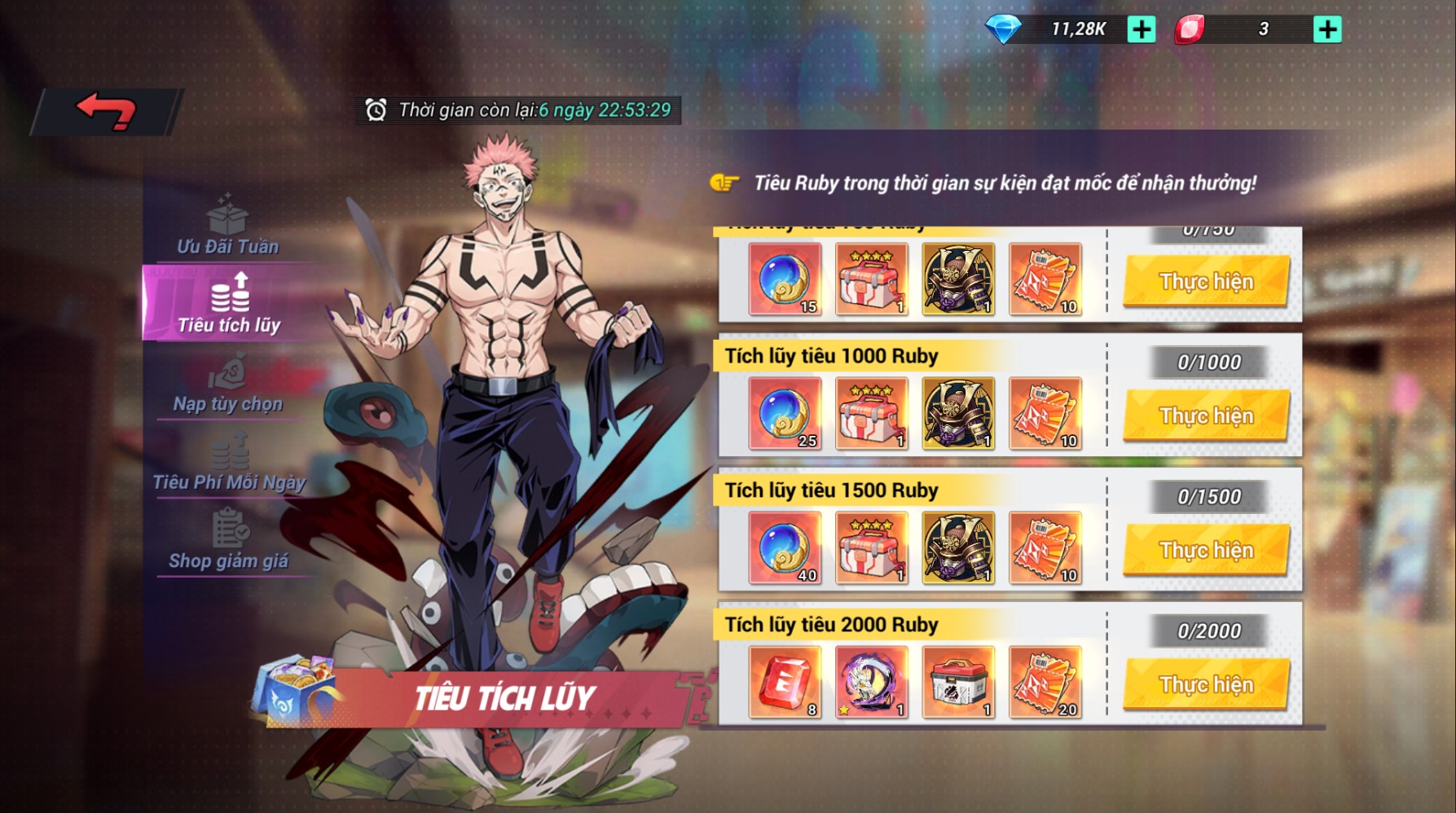View the character fragment reward in 2000 Ruby row

(871, 682)
